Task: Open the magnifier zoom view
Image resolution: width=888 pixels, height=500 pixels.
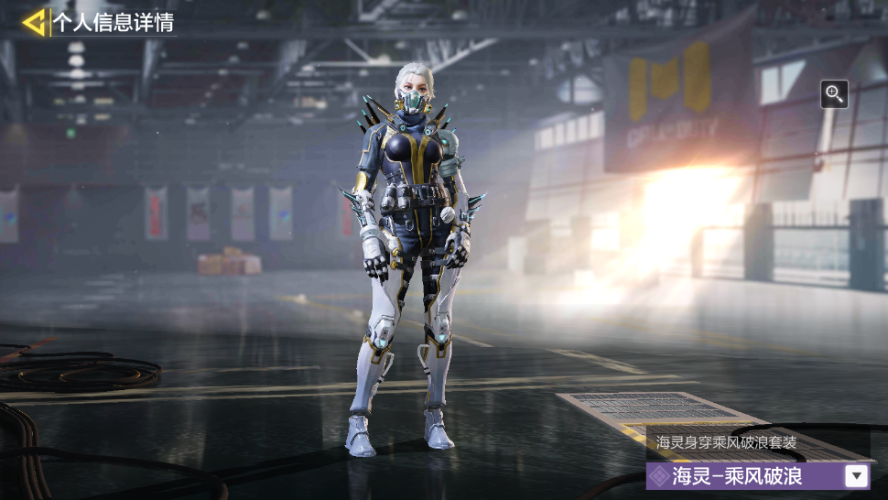Action: (x=834, y=94)
